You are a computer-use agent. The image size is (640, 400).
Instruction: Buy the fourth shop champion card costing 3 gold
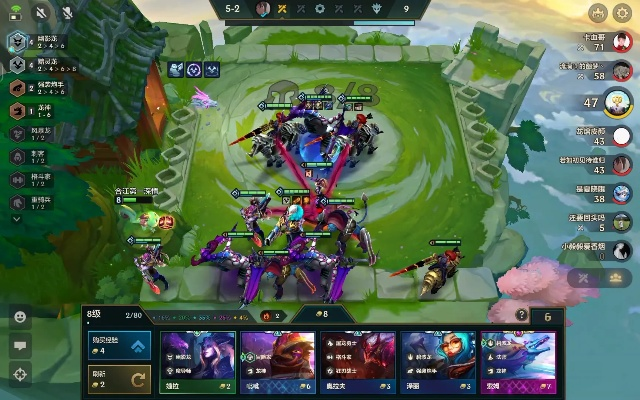click(x=437, y=362)
